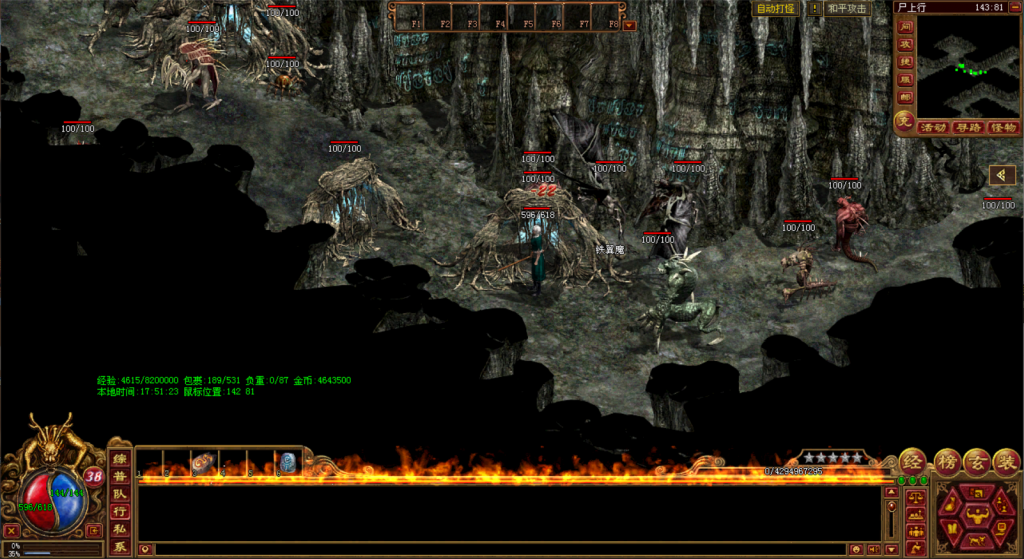Toggle the 自动打怪 auto-fight button
This screenshot has width=1024, height=559.
(776, 8)
